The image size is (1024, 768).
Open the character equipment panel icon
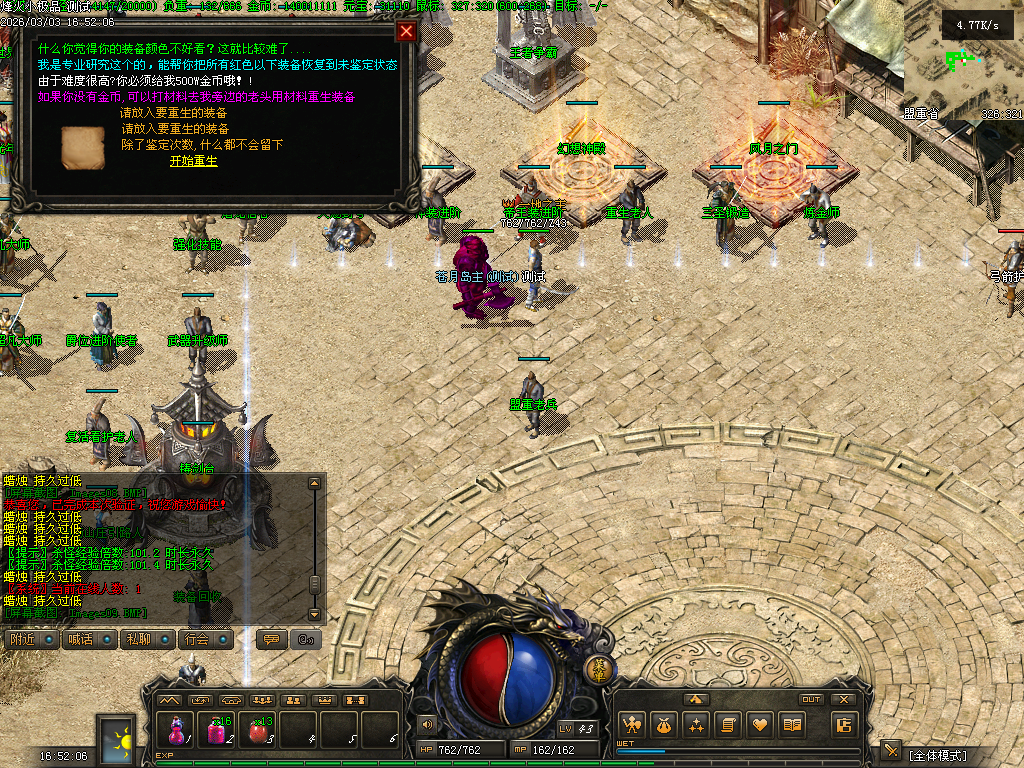click(x=631, y=725)
